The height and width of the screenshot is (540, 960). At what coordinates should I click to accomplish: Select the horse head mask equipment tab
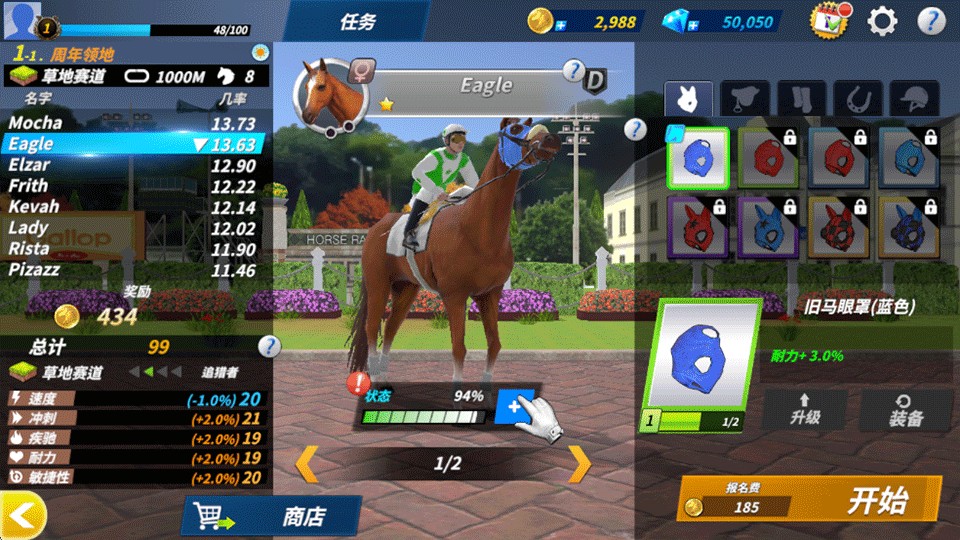689,99
